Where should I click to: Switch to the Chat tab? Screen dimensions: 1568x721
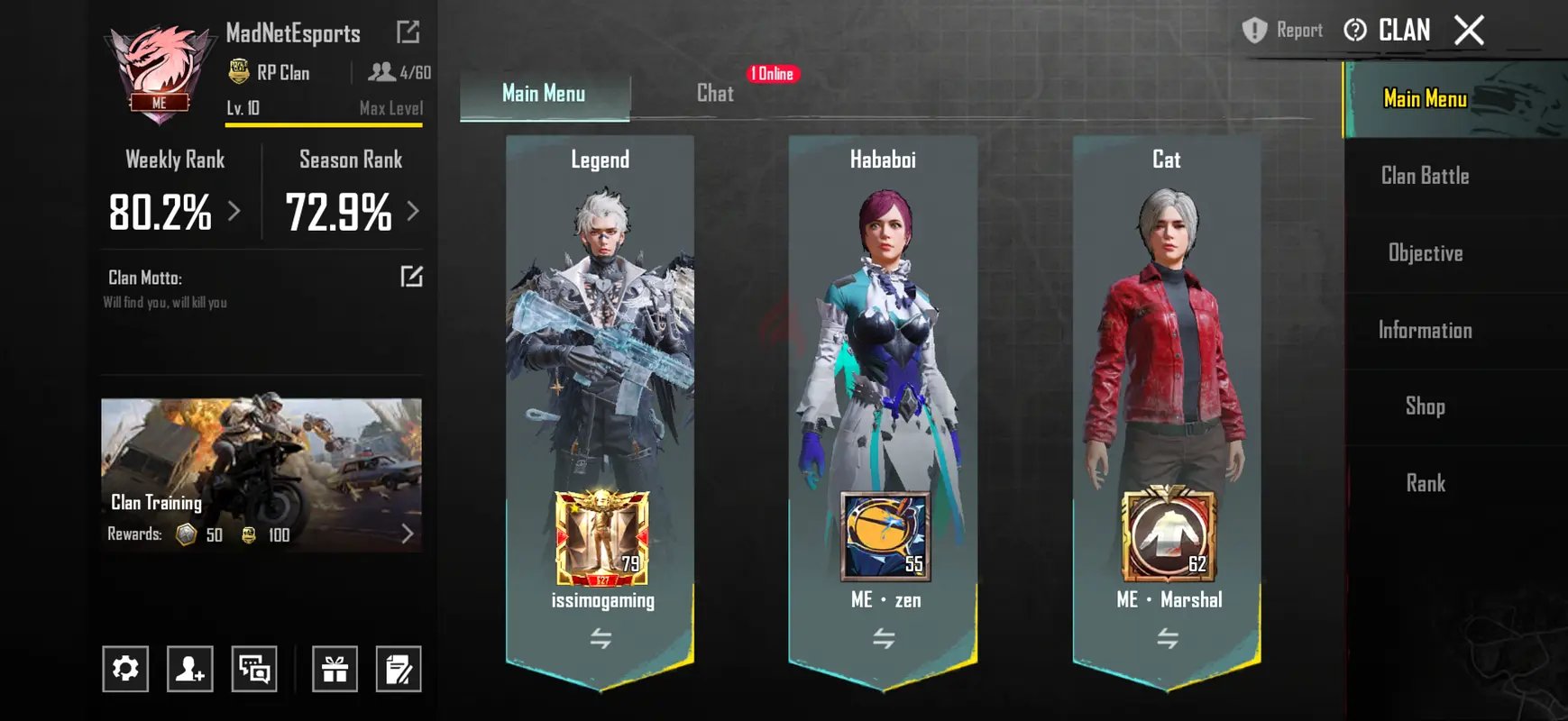click(x=715, y=94)
